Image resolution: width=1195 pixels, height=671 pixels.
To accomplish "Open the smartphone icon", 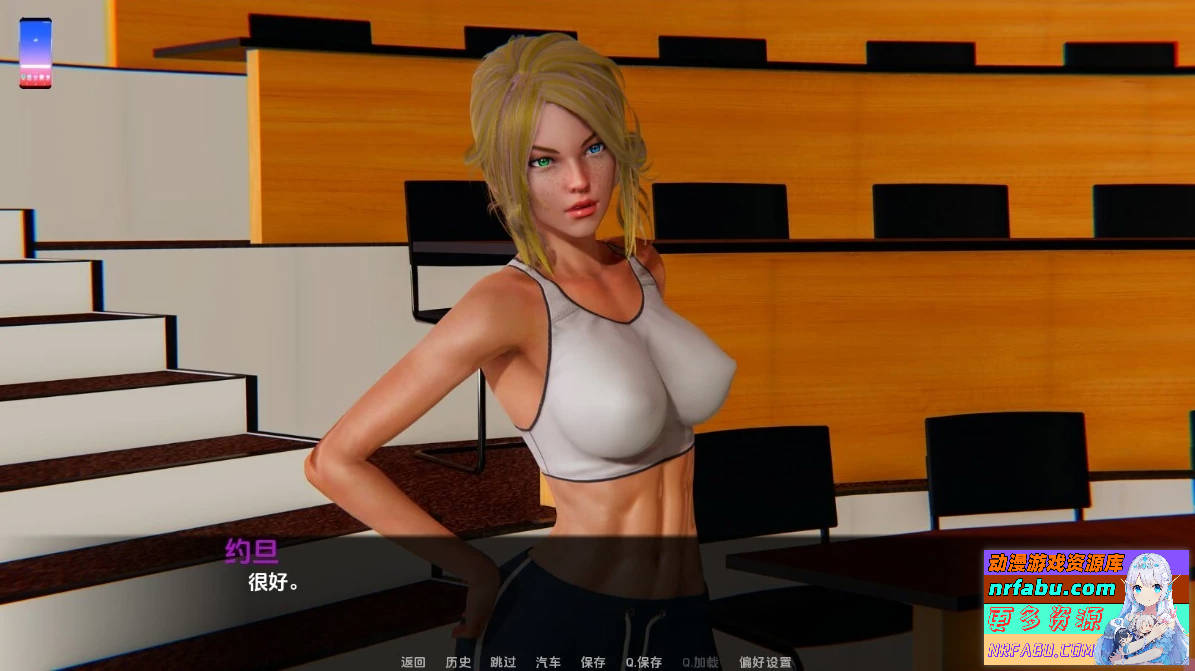I will tap(35, 53).
